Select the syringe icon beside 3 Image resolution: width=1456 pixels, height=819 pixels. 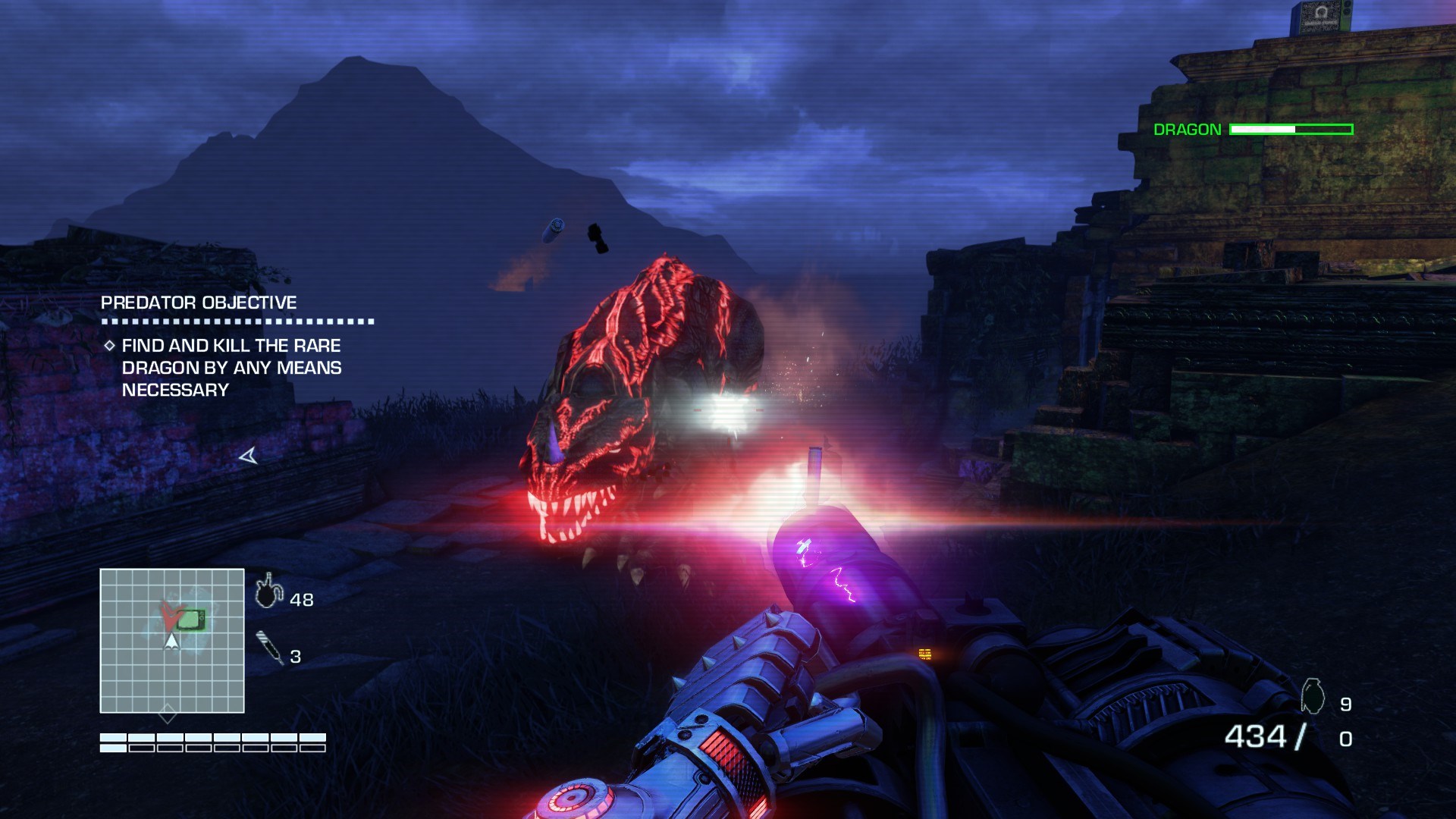pos(269,647)
